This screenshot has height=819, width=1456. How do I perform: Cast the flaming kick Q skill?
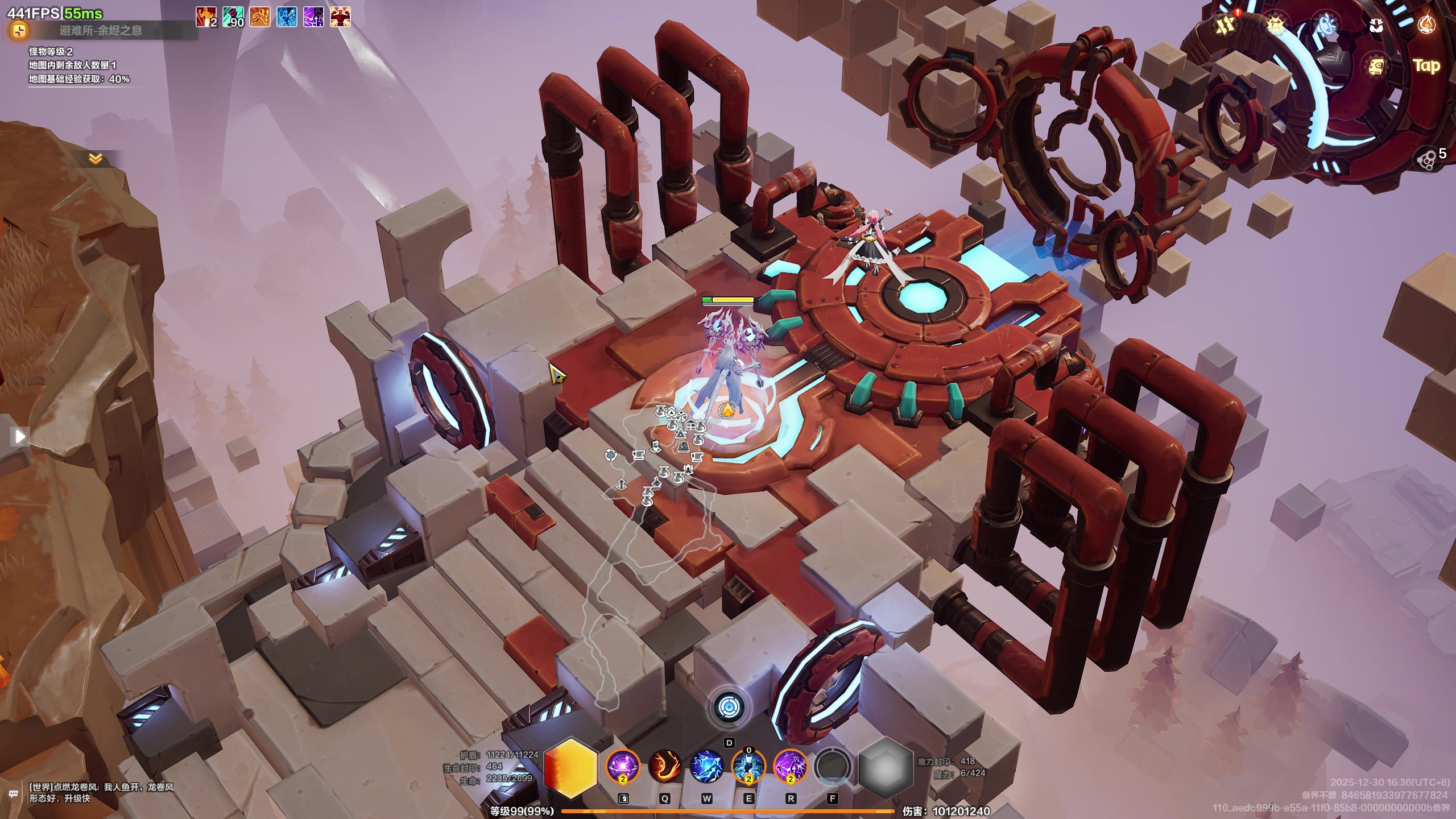[664, 766]
